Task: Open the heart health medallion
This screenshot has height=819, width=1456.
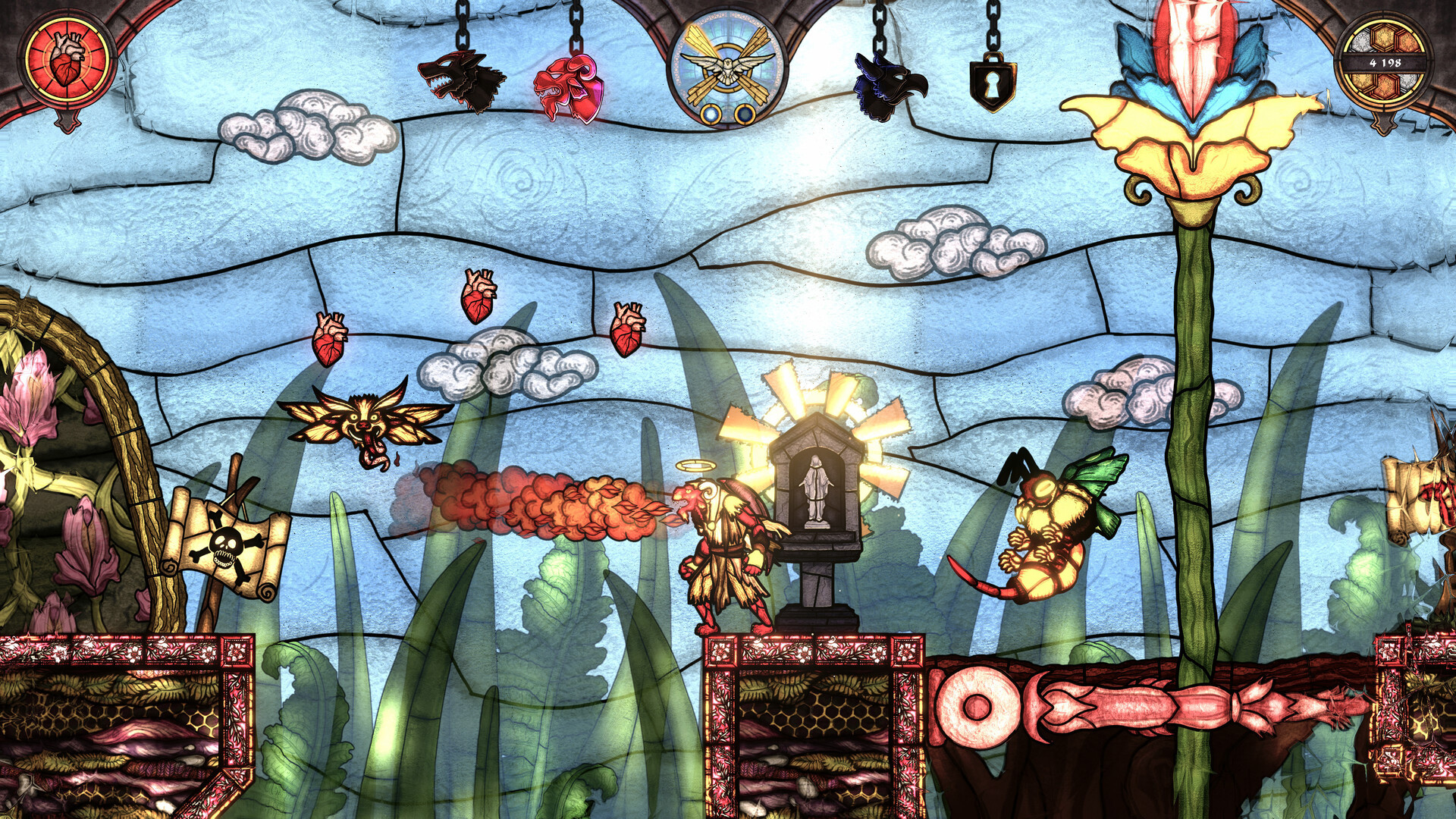Action: pyautogui.click(x=67, y=57)
